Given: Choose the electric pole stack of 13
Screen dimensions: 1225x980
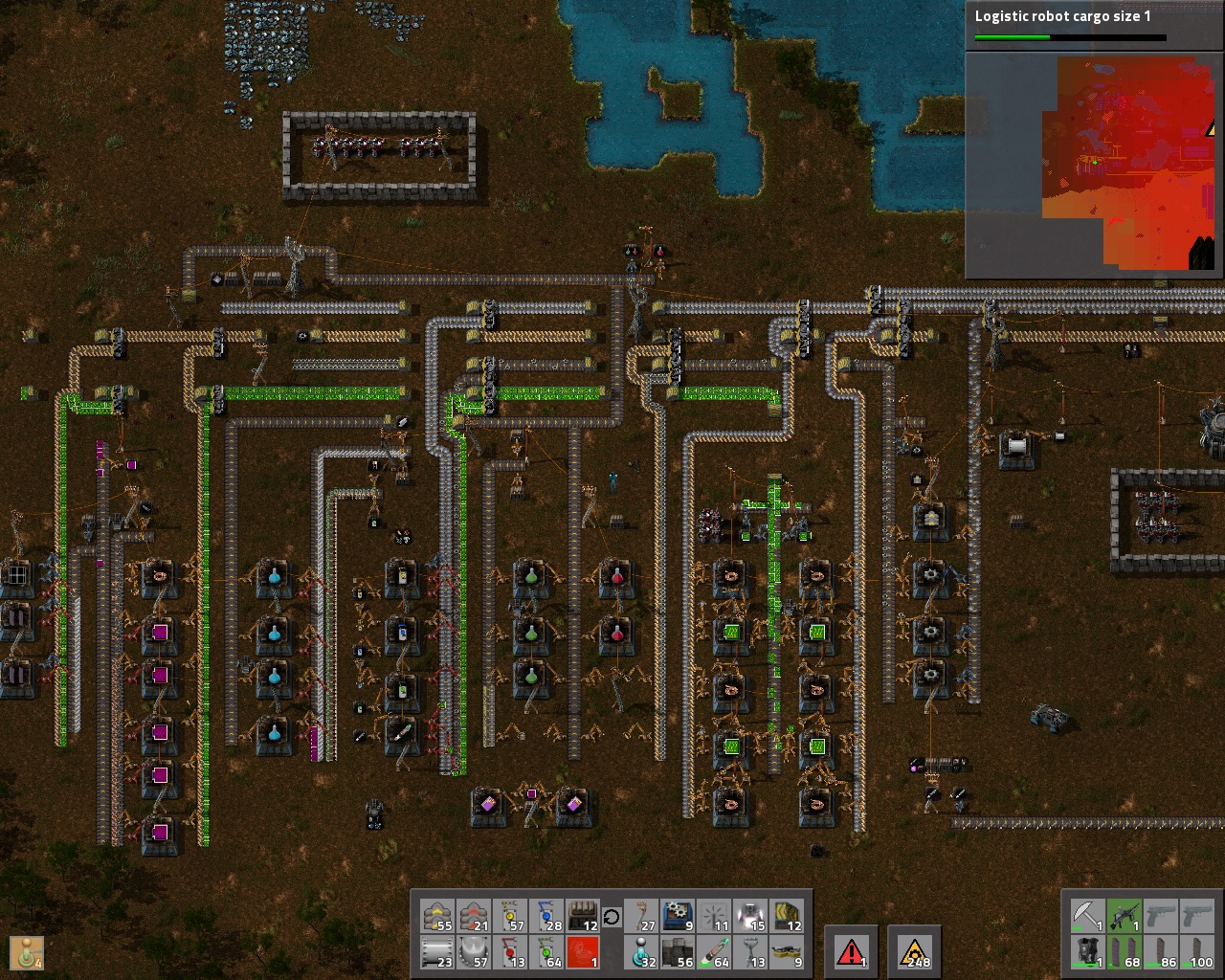Looking at the screenshot, I should pos(751,952).
